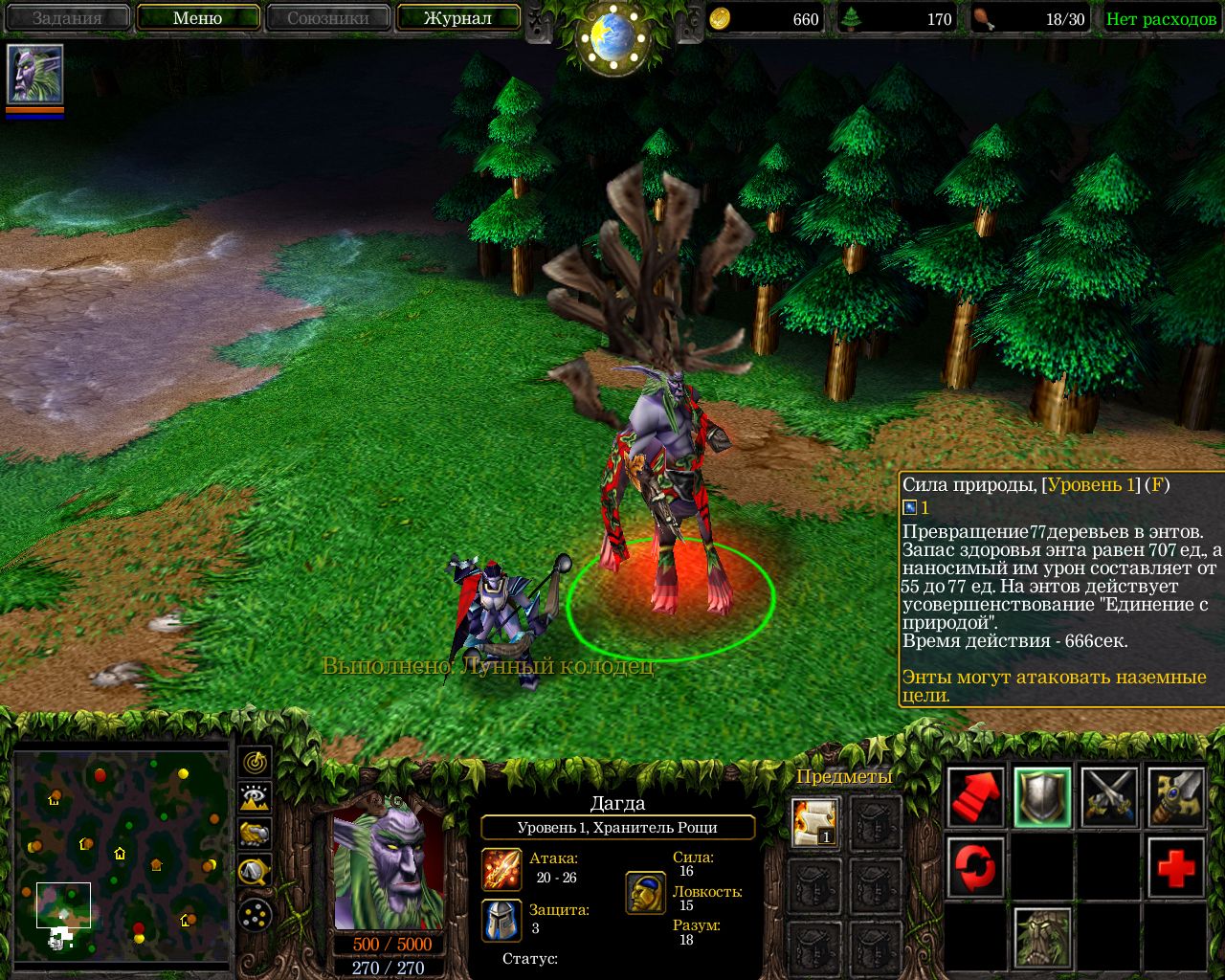Screen dimensions: 1225x980
Task: Select the hero icon below Задания
Action: click(x=35, y=74)
